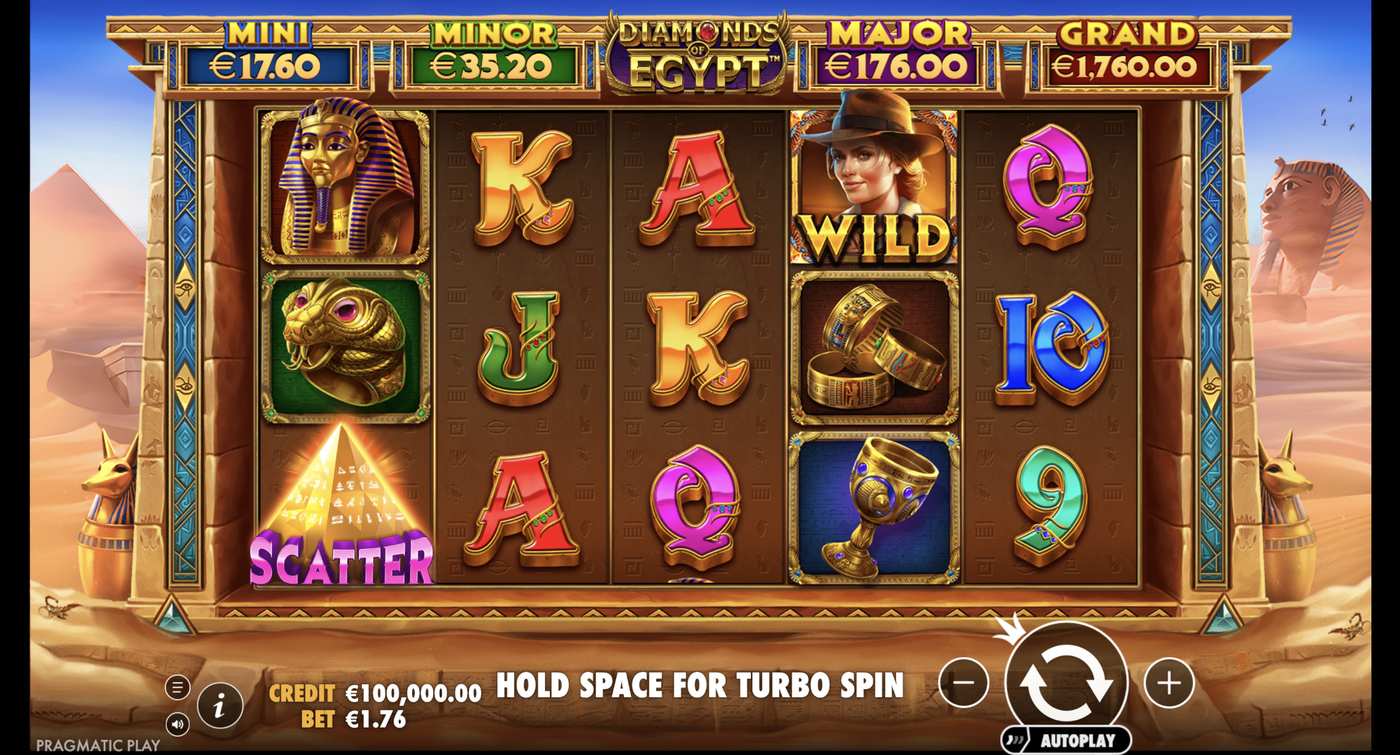The height and width of the screenshot is (755, 1400).
Task: Open the hamburger settings menu
Action: (180, 687)
